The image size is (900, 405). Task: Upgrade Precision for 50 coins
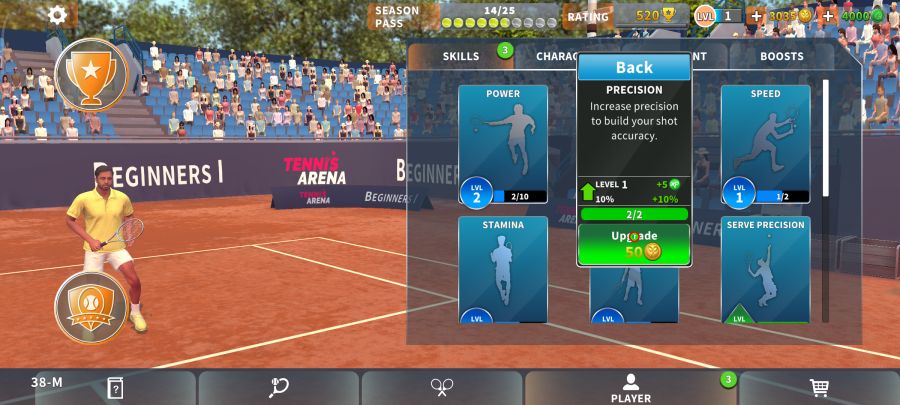click(634, 244)
